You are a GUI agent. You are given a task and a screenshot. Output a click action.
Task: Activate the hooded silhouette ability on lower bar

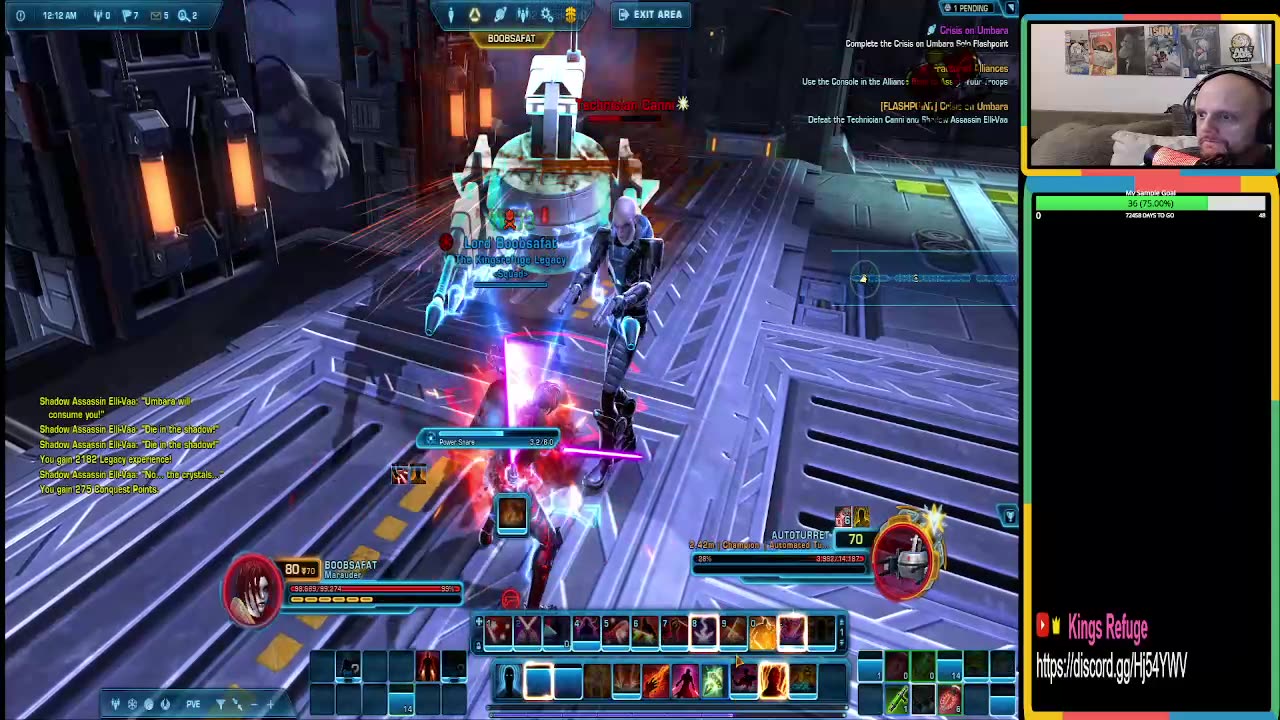click(509, 681)
